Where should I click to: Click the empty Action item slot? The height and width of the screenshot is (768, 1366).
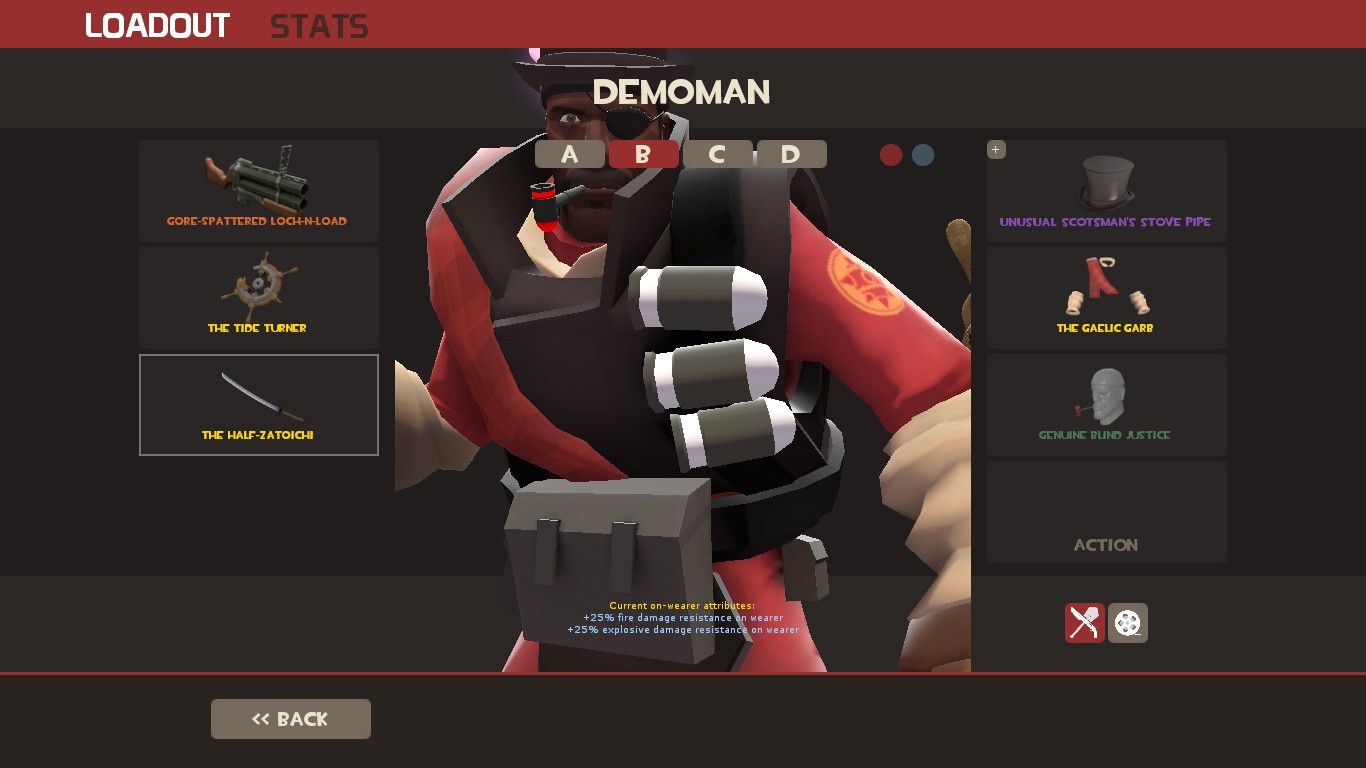(x=1106, y=511)
